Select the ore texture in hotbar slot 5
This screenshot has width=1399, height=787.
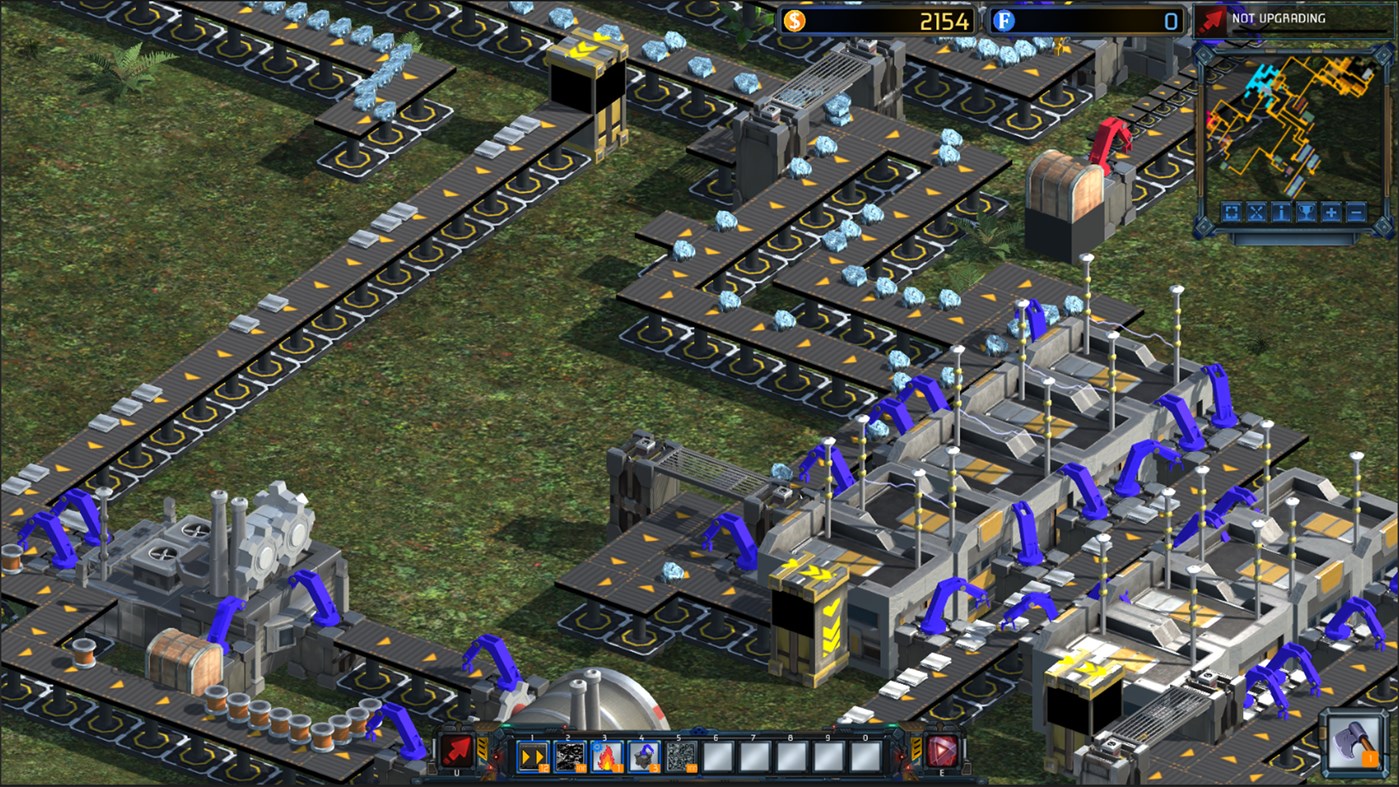679,755
